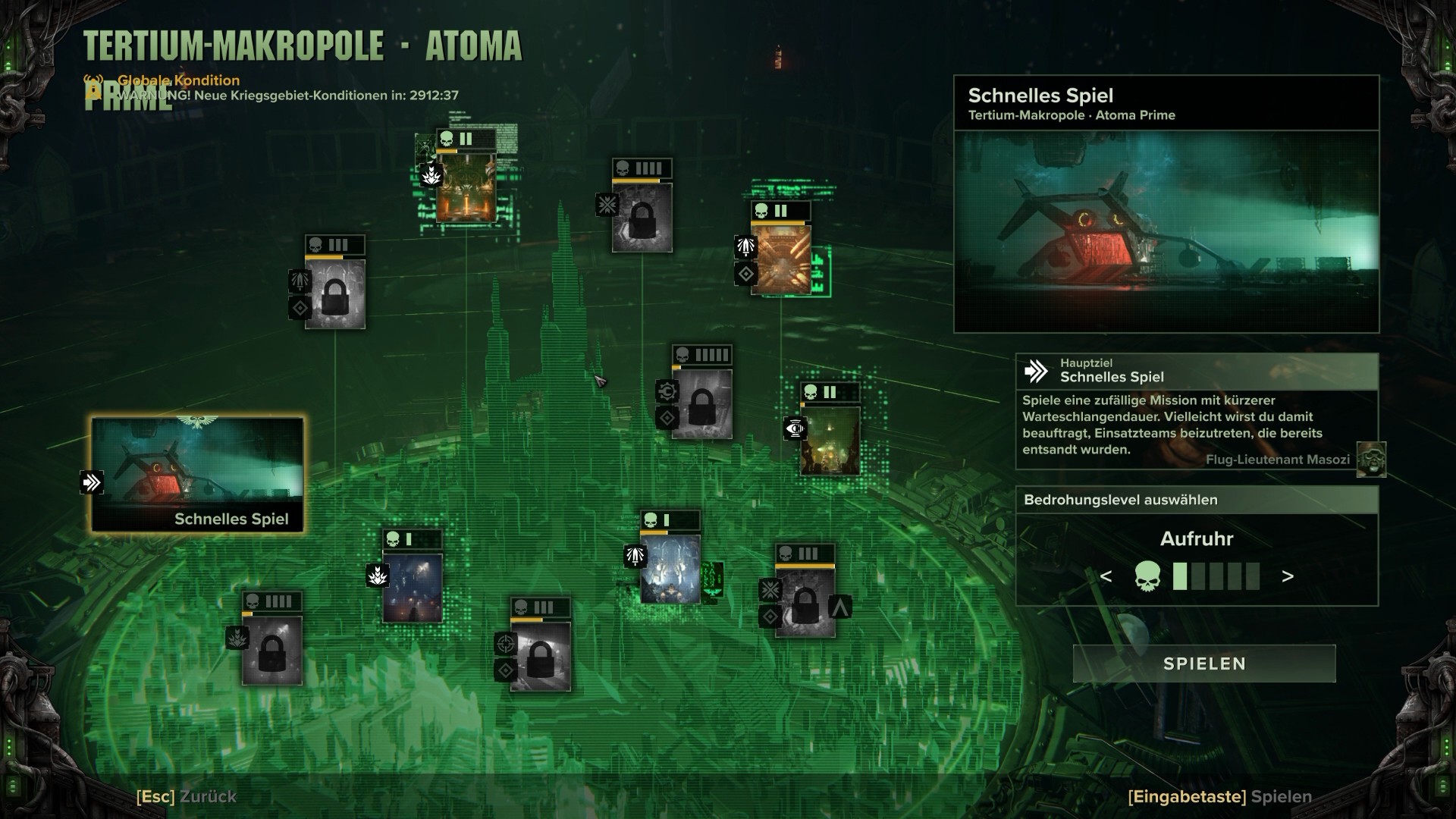Select the Schnelles Spiel quick play card
This screenshot has width=1456, height=819.
197,474
